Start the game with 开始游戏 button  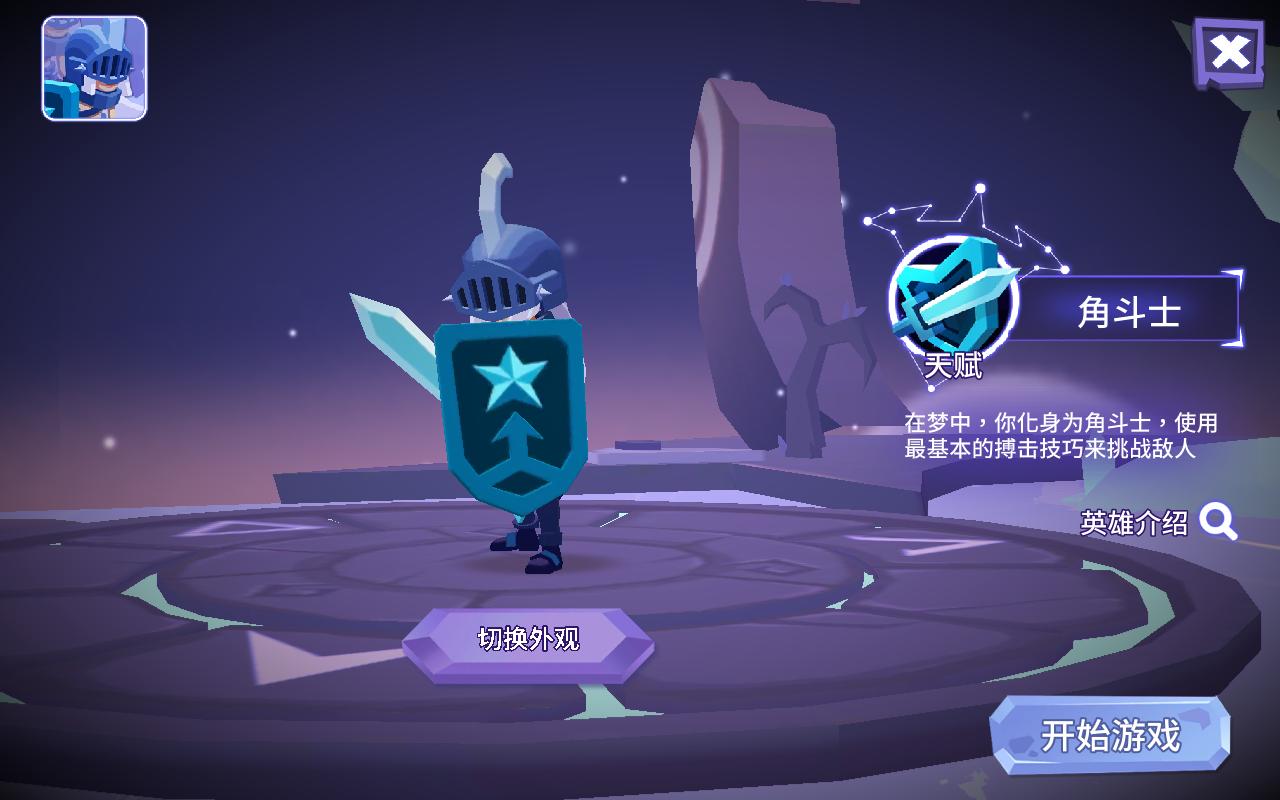pyautogui.click(x=1110, y=736)
